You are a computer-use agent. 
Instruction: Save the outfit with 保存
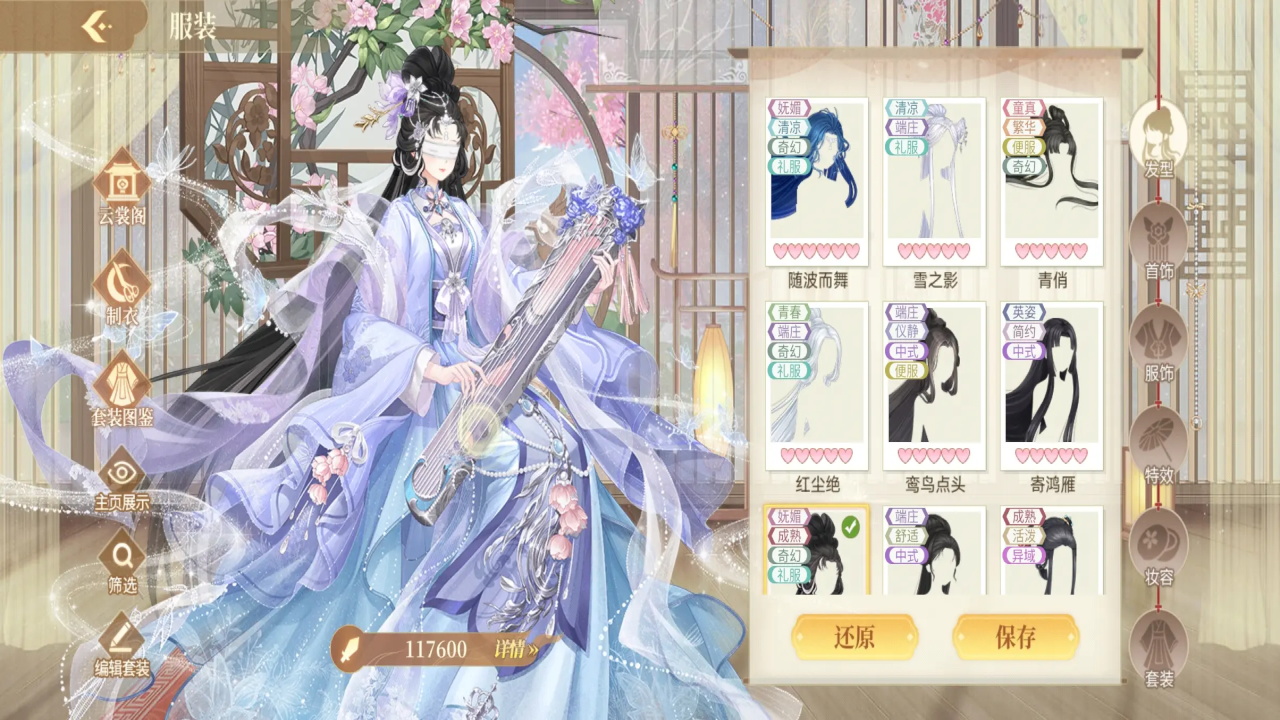pos(1015,637)
